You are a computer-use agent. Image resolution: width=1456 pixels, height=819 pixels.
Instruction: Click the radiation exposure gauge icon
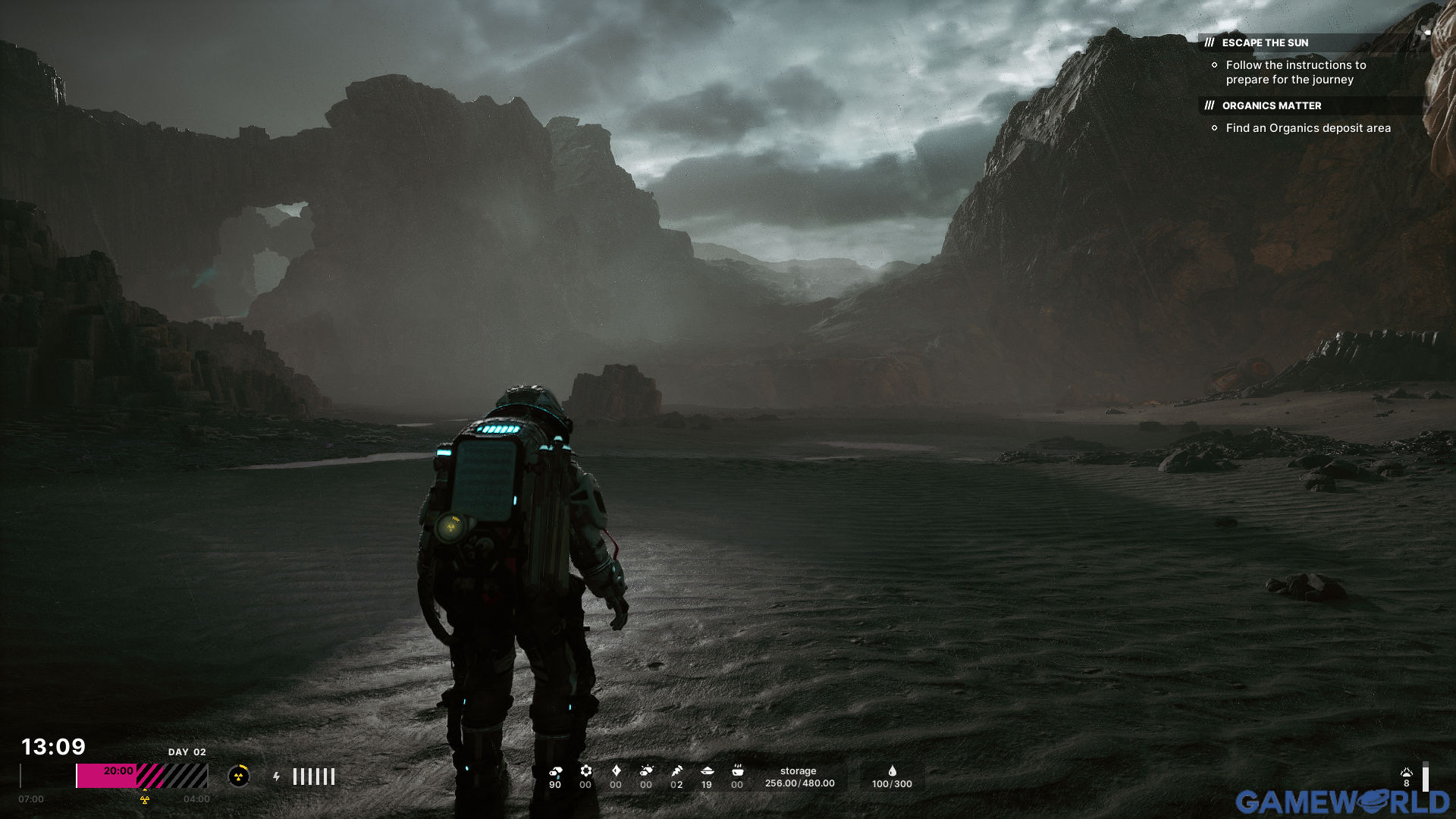239,776
